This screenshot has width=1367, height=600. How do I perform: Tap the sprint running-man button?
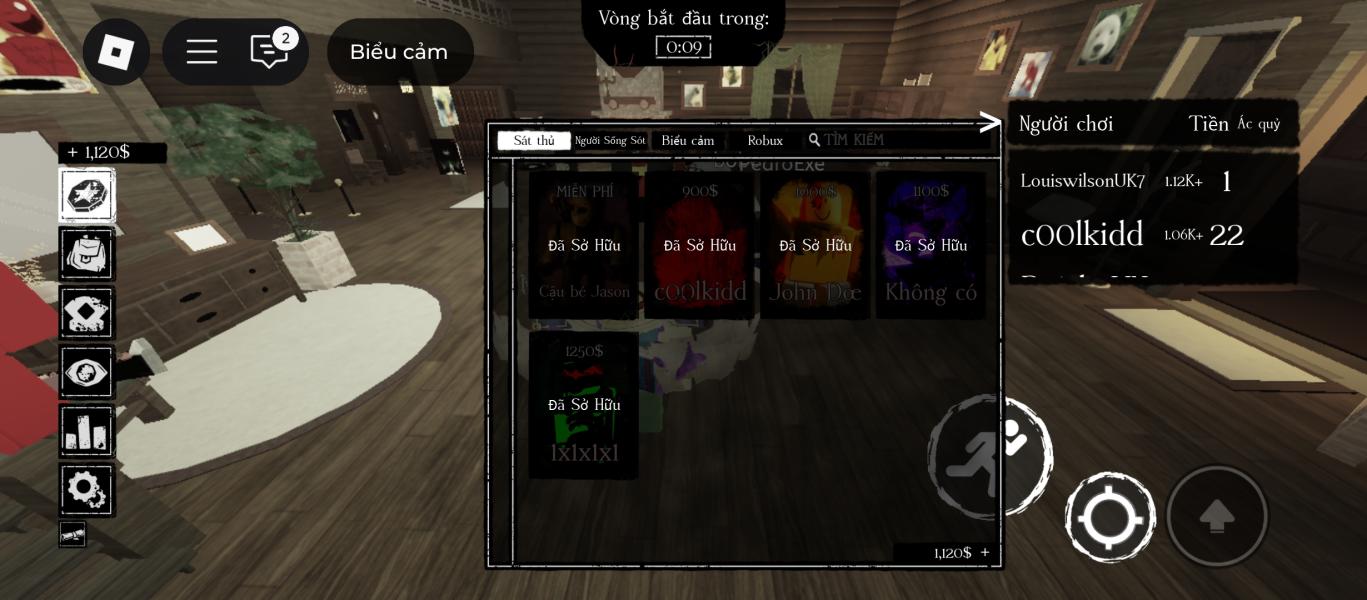tap(989, 458)
